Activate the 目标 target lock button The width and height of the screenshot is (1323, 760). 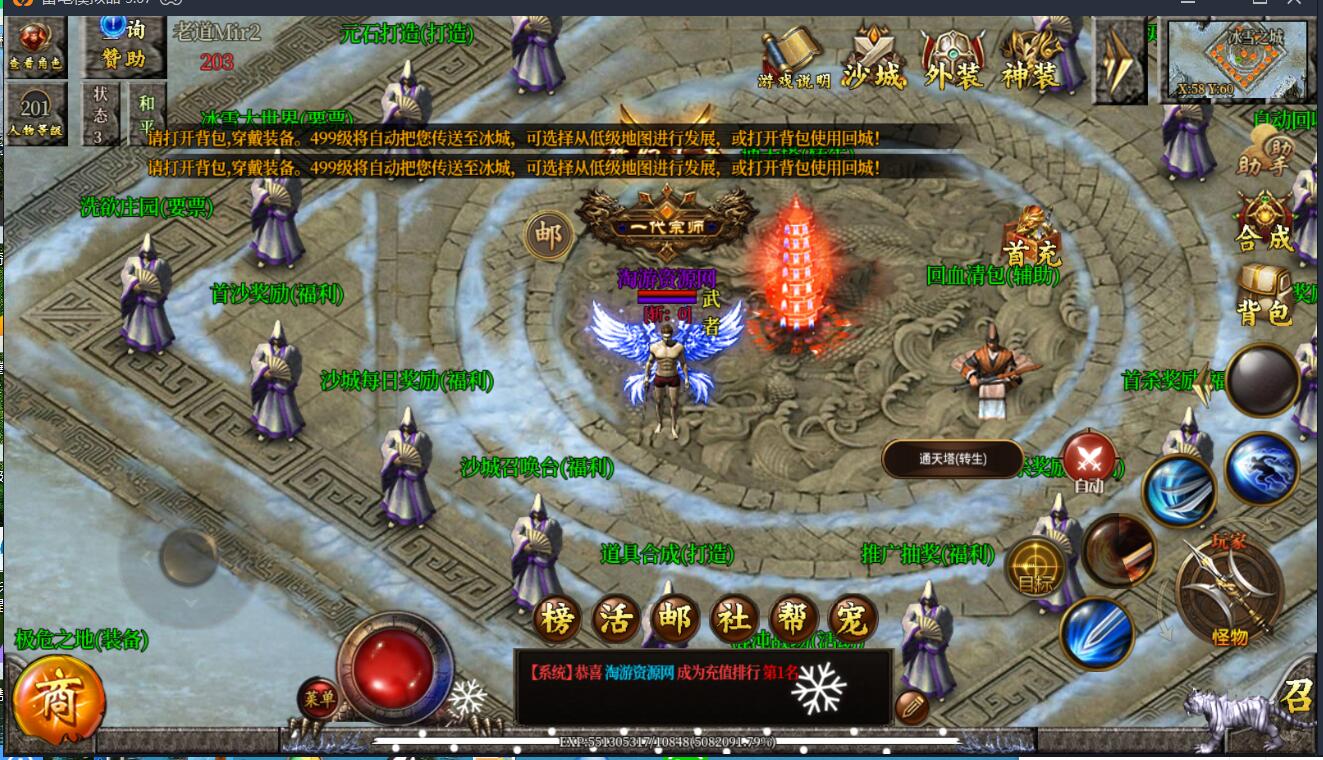[x=1034, y=568]
